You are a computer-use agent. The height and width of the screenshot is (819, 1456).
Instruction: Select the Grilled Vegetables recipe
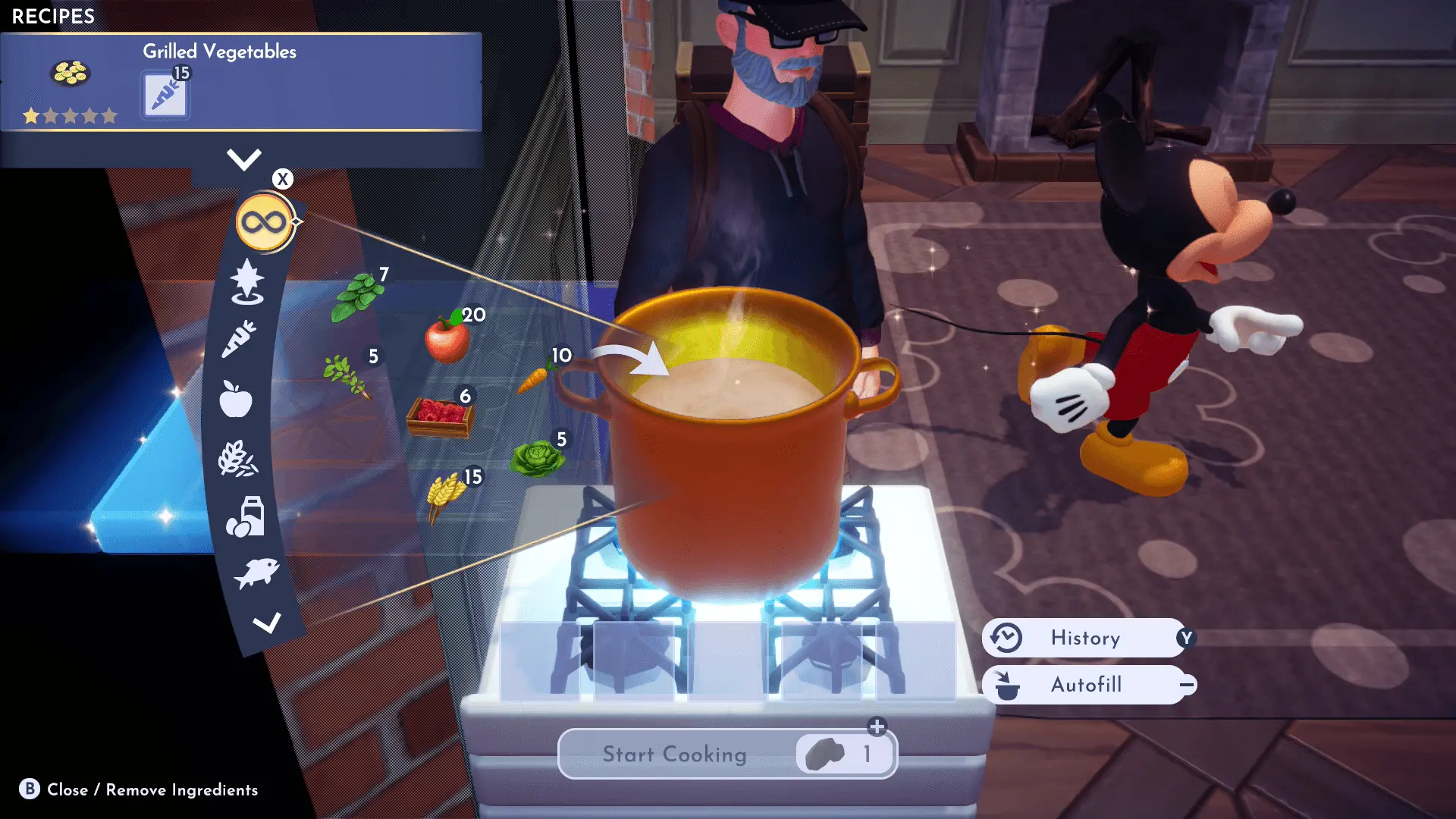pos(240,82)
